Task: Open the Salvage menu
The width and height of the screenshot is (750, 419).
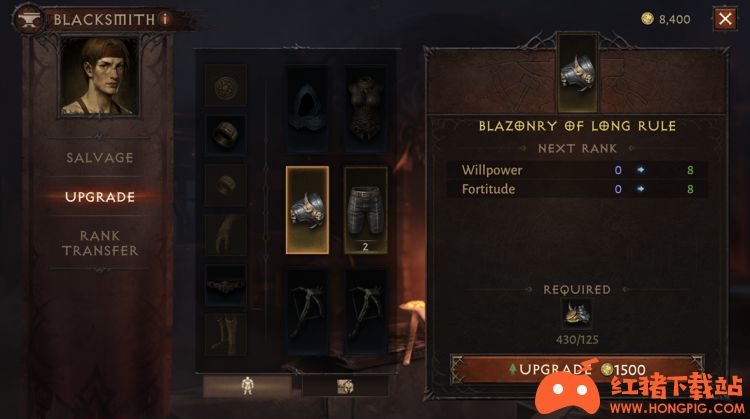Action: (100, 158)
